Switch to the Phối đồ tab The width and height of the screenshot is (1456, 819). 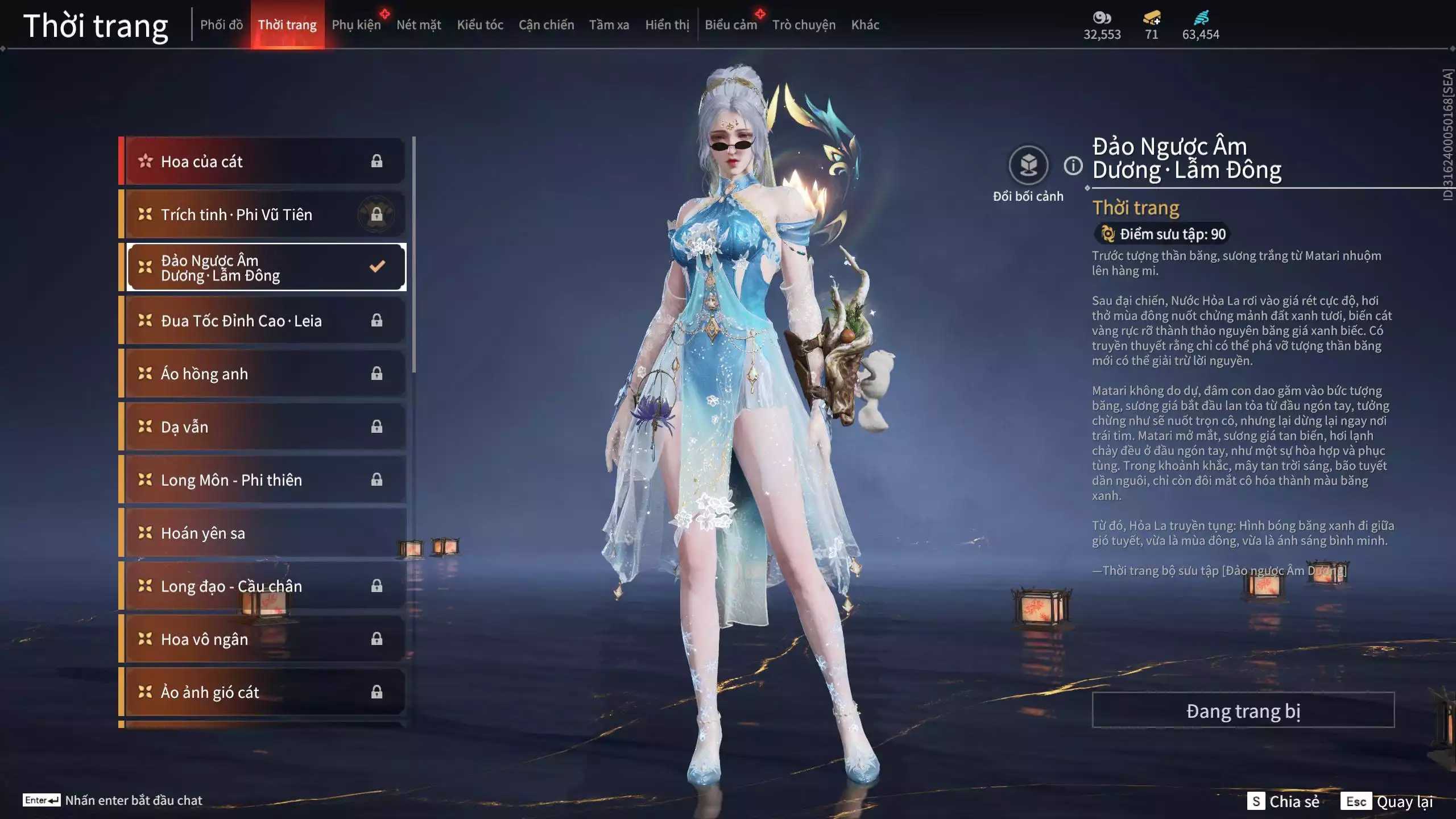click(221, 25)
